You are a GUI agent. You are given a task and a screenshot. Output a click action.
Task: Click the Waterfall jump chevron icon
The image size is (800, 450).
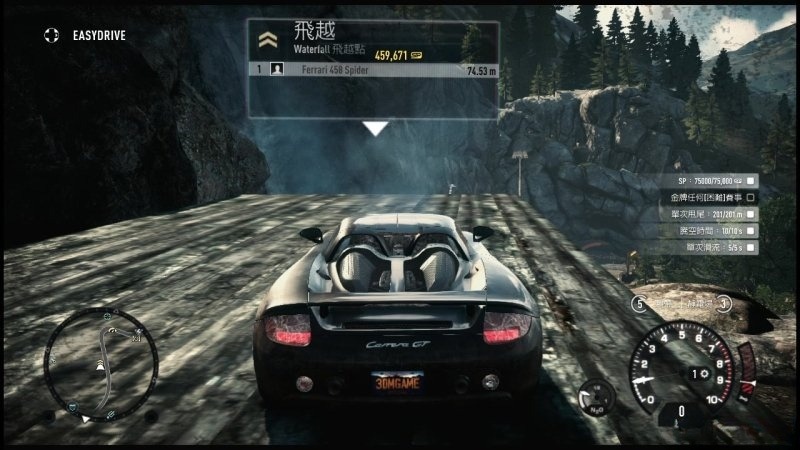pyautogui.click(x=266, y=40)
